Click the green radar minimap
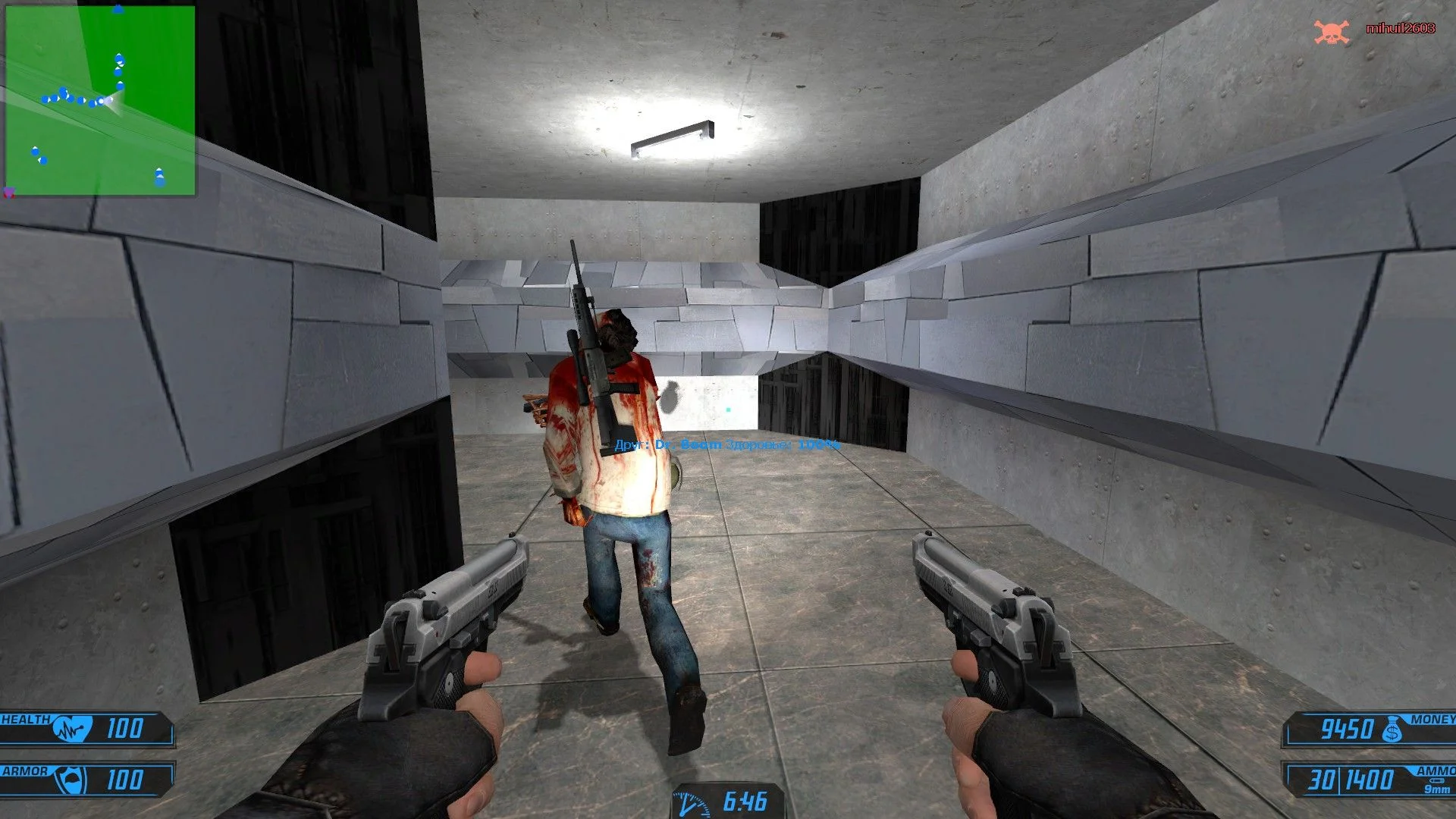 pyautogui.click(x=100, y=100)
